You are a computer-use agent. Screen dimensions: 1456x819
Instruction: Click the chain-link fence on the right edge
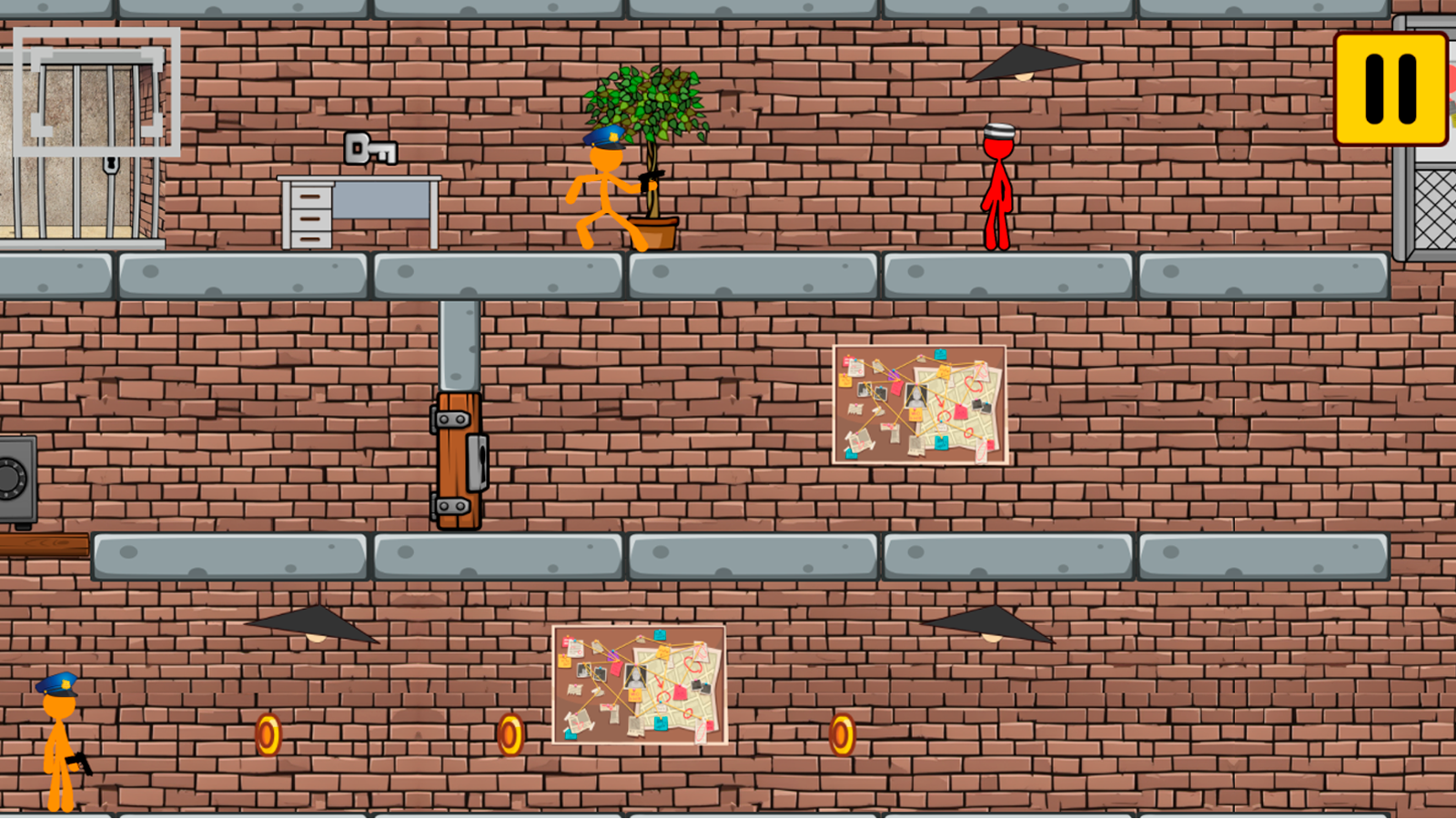(1435, 209)
